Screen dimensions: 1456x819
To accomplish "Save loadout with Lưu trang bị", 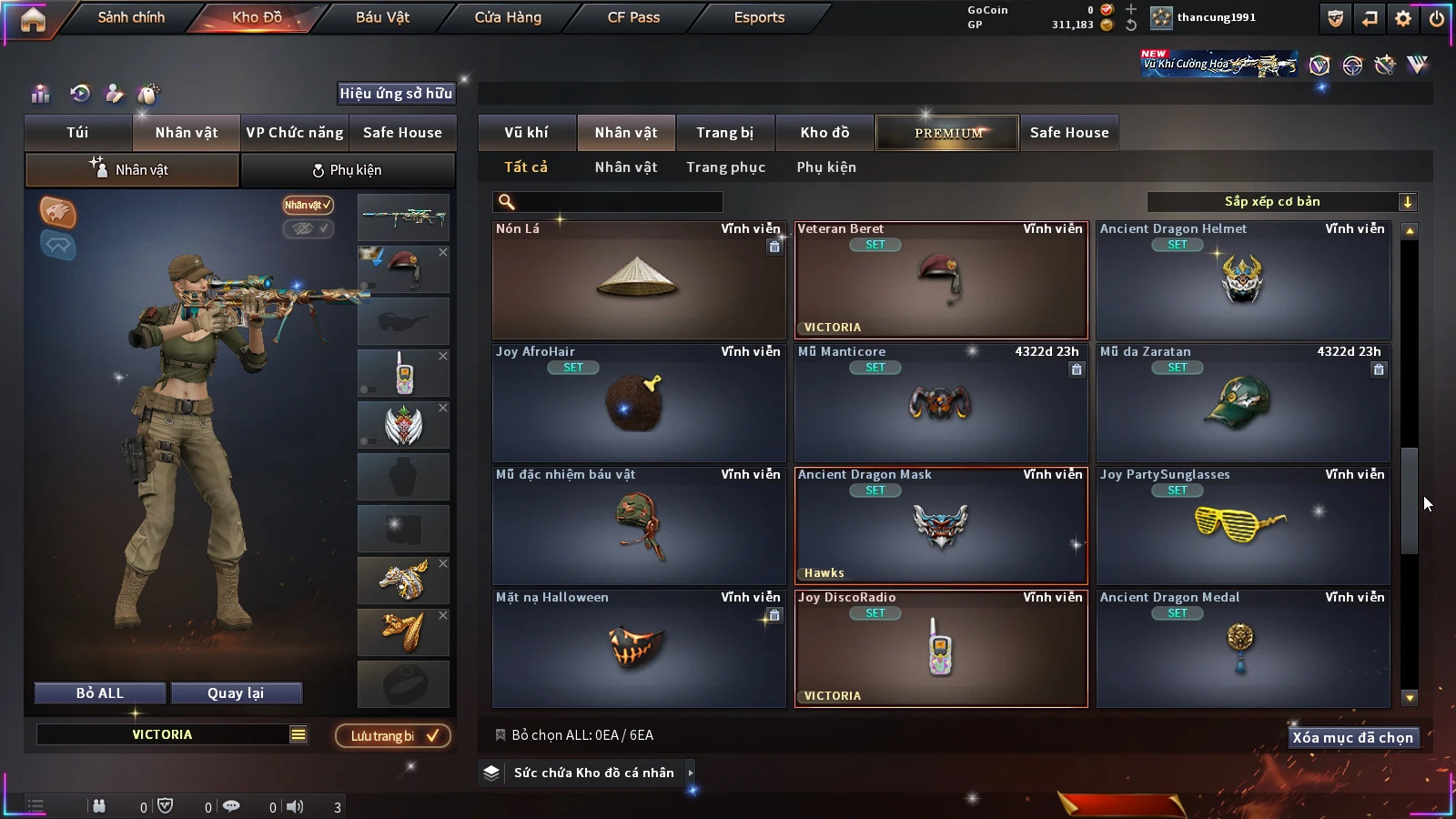I will (393, 735).
